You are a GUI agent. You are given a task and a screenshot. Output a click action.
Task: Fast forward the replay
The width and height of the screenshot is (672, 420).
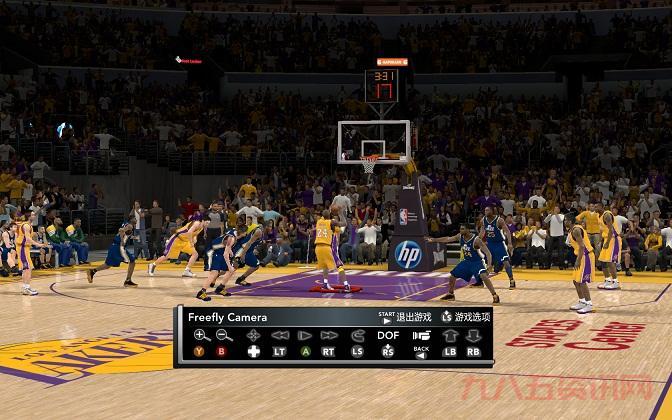(x=329, y=335)
